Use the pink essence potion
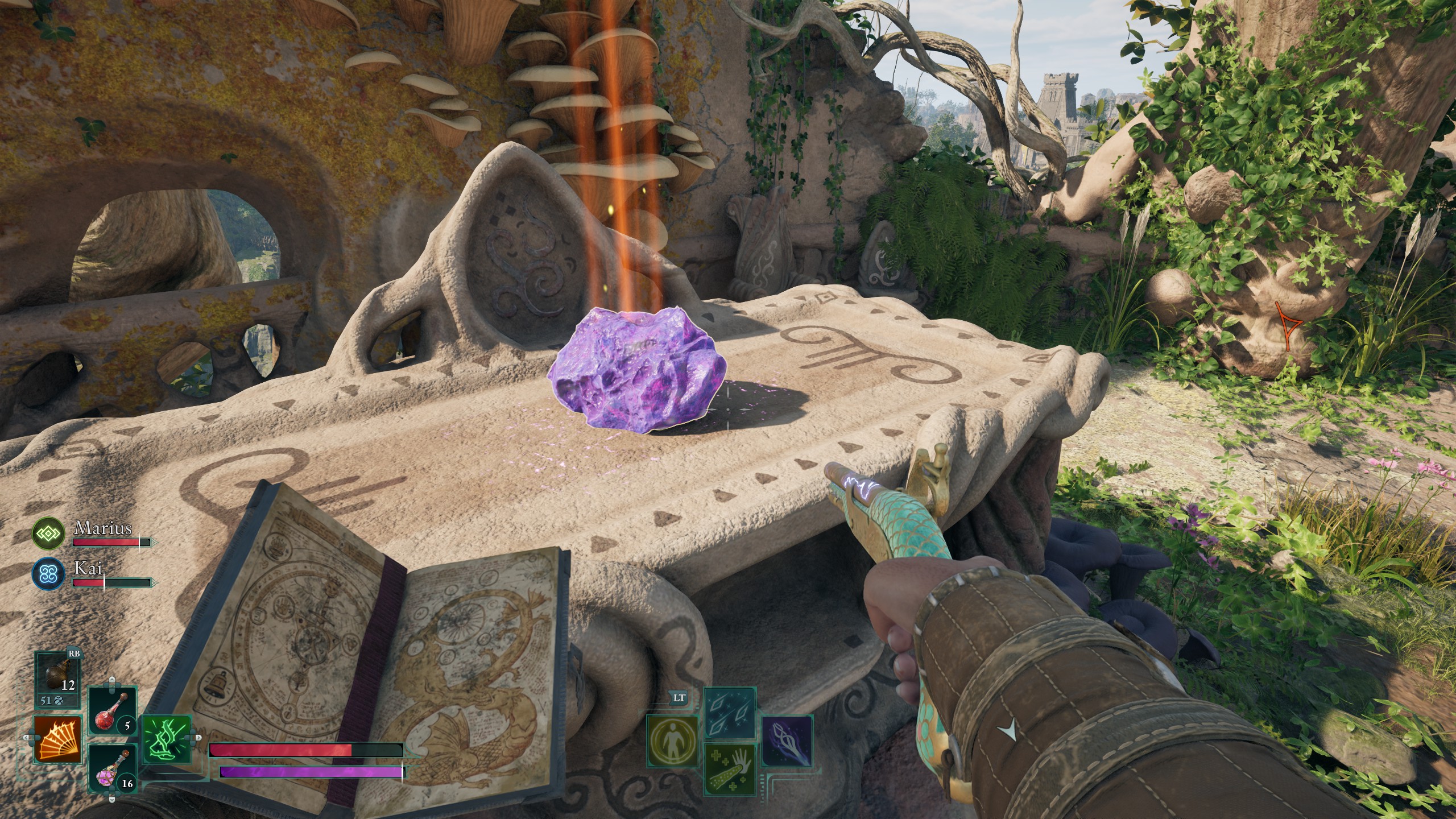1456x819 pixels. click(113, 767)
